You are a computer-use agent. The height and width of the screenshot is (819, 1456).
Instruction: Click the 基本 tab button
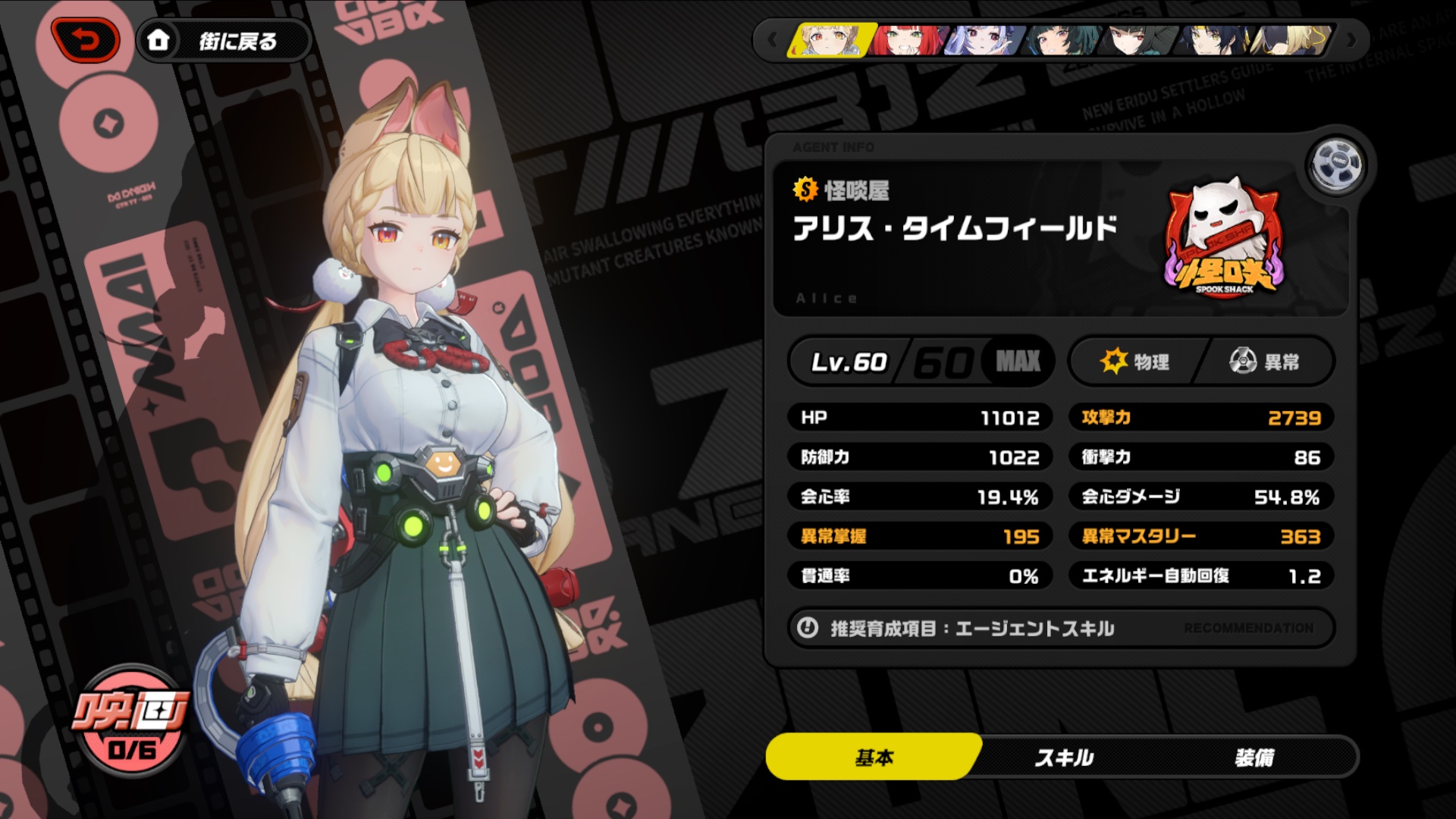[876, 756]
